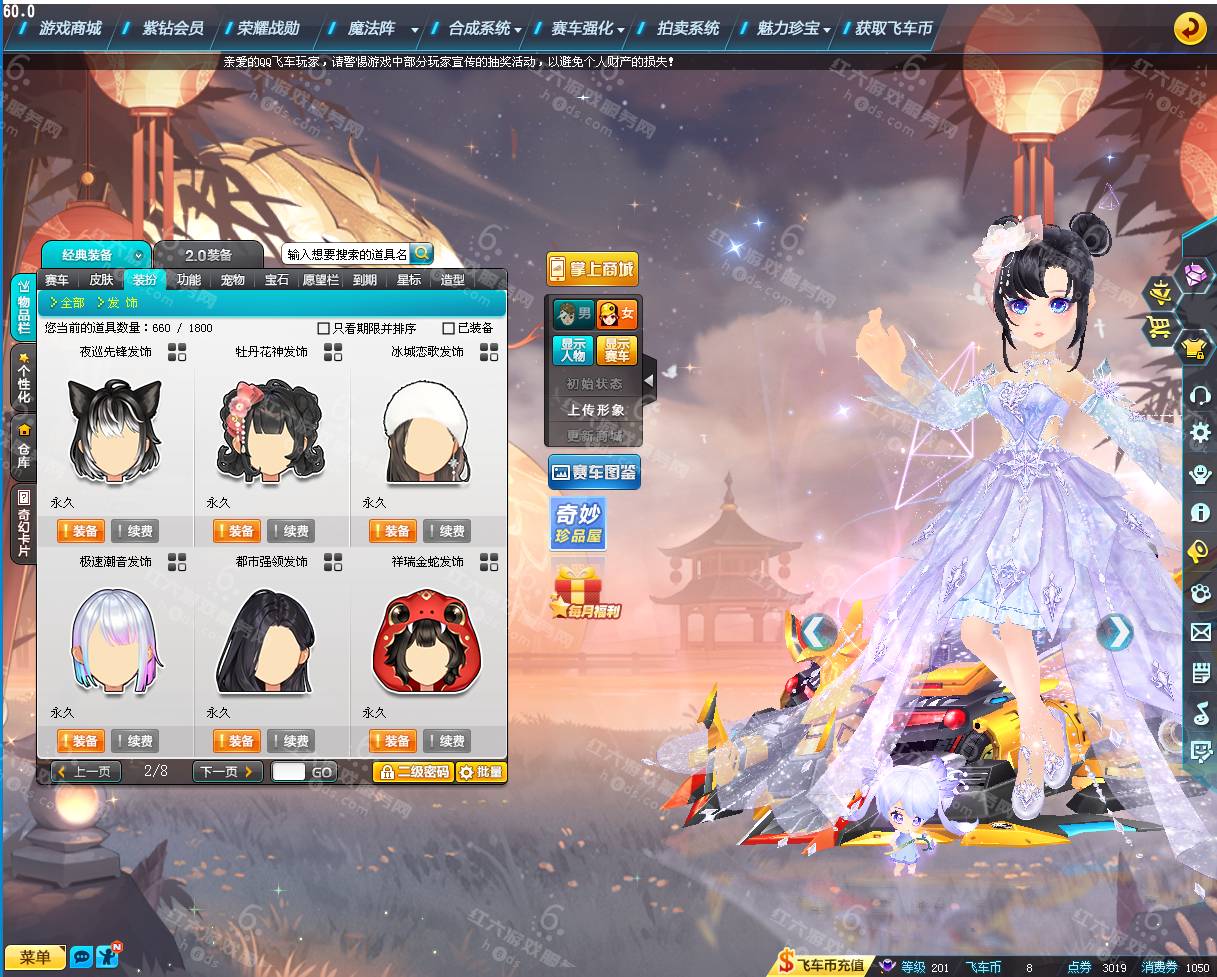The height and width of the screenshot is (977, 1217).
Task: Switch to the 2.0装备 tab
Action: pyautogui.click(x=208, y=255)
